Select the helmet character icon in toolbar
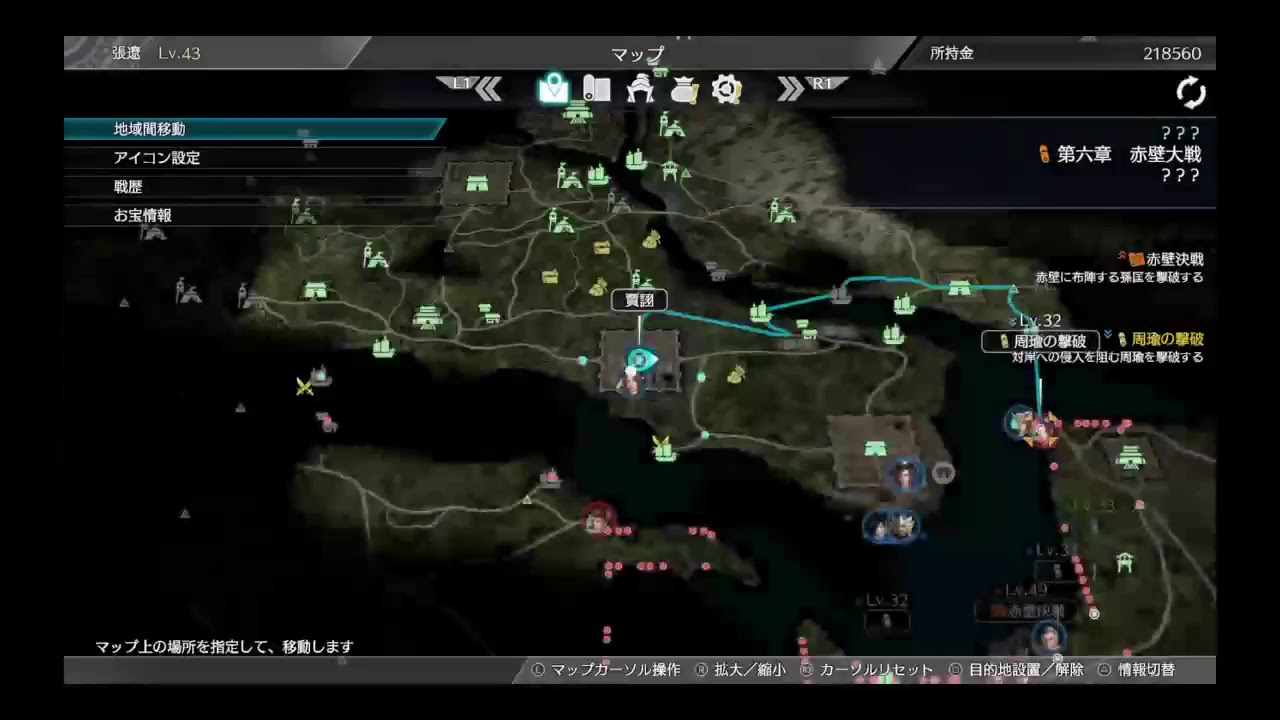The width and height of the screenshot is (1280, 720). coord(640,90)
